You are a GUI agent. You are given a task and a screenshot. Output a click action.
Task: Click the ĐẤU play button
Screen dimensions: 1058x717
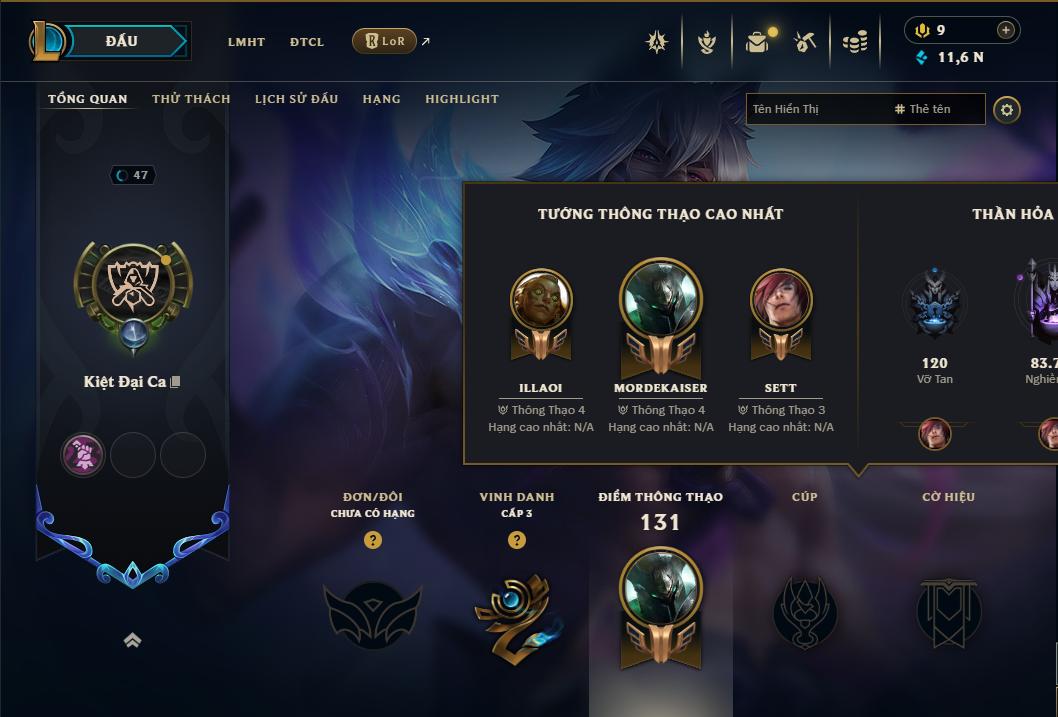pos(121,41)
